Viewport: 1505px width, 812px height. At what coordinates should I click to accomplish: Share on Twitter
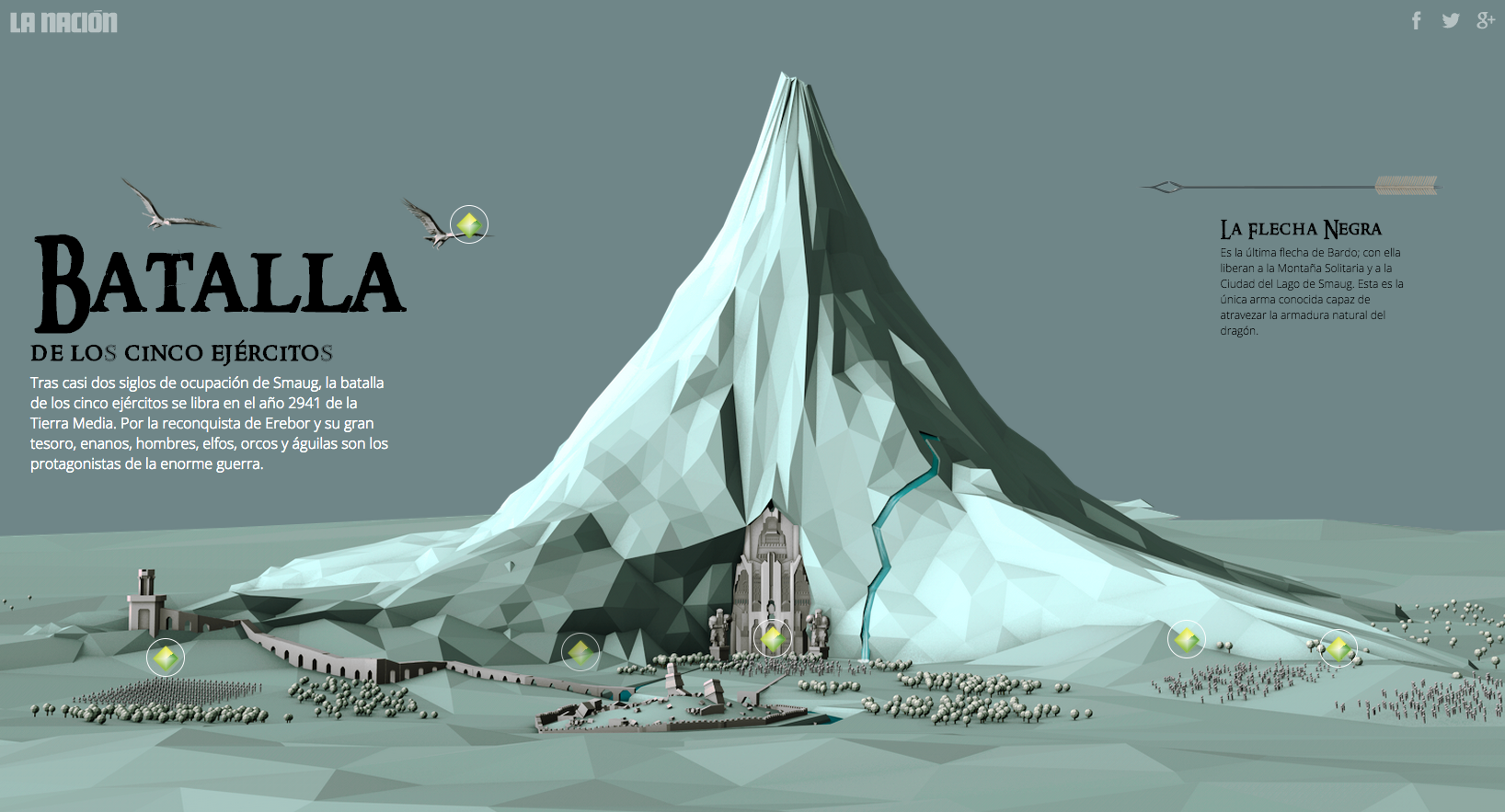(x=1451, y=20)
